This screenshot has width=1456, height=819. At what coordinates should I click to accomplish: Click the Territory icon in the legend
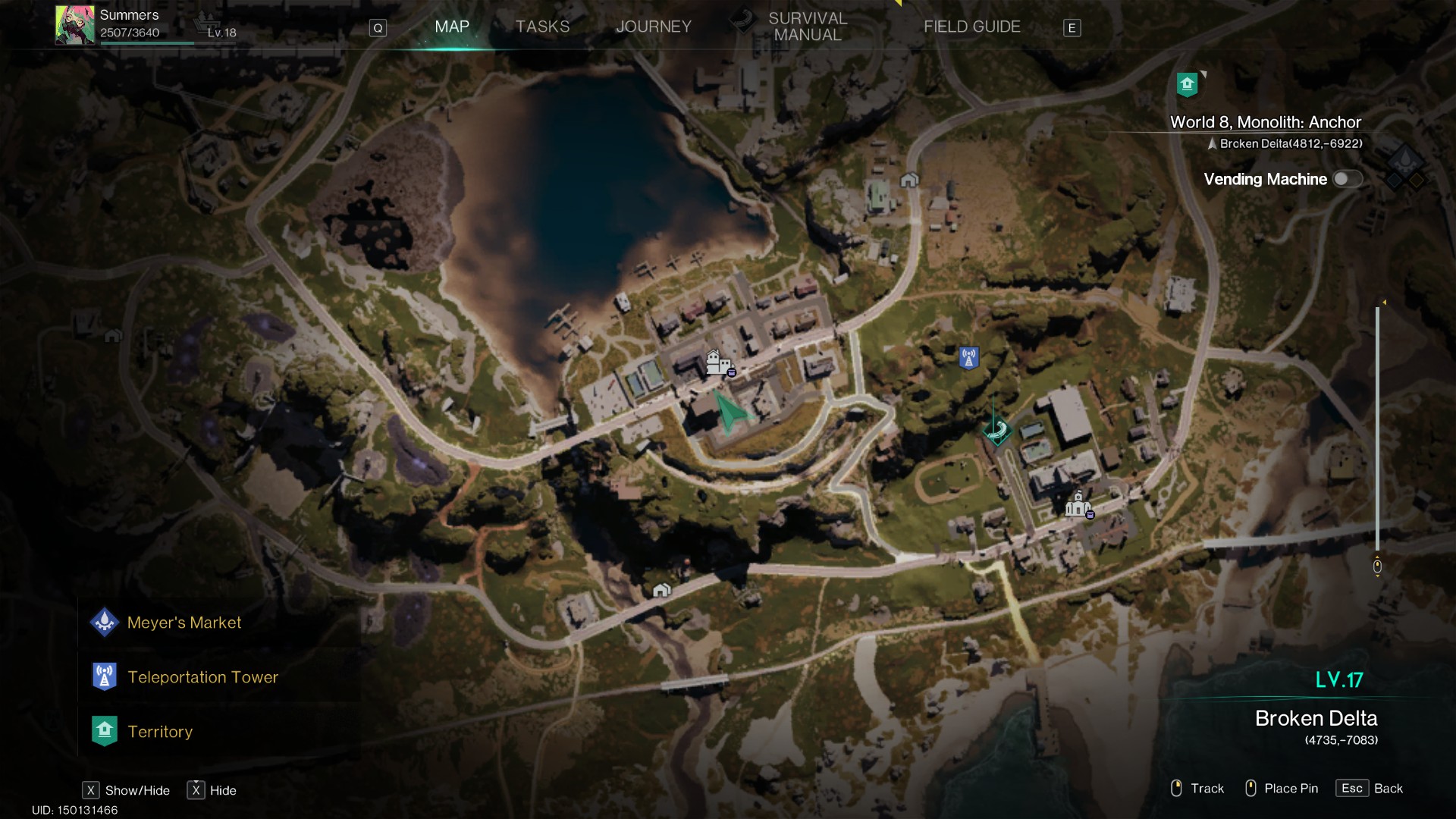tap(105, 730)
